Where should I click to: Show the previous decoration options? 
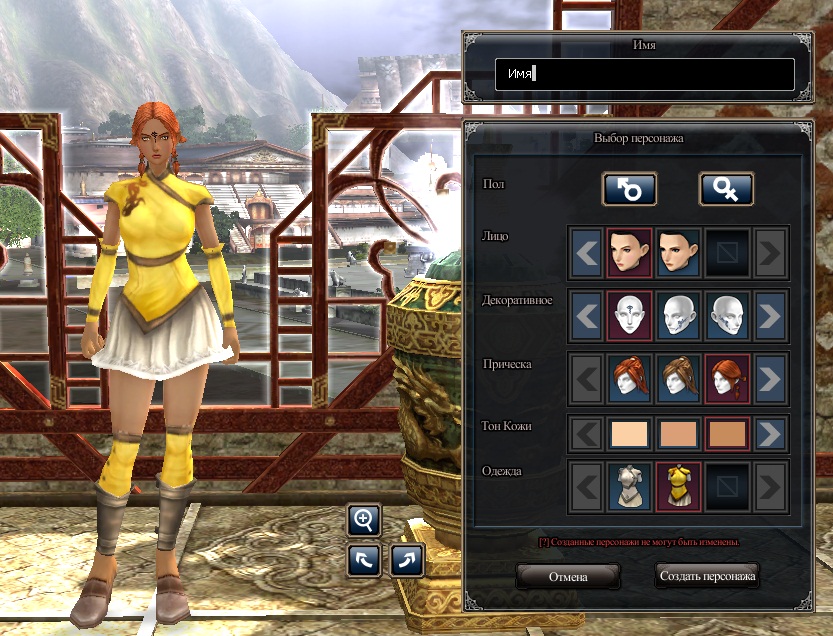(x=587, y=316)
